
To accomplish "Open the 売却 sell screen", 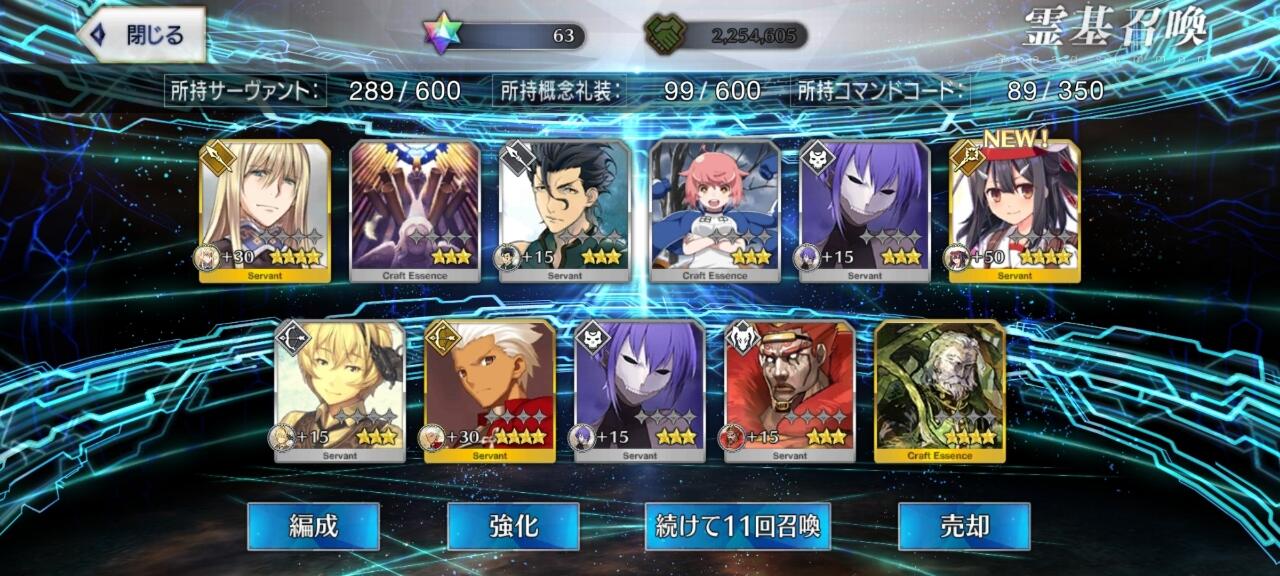I will (x=964, y=526).
